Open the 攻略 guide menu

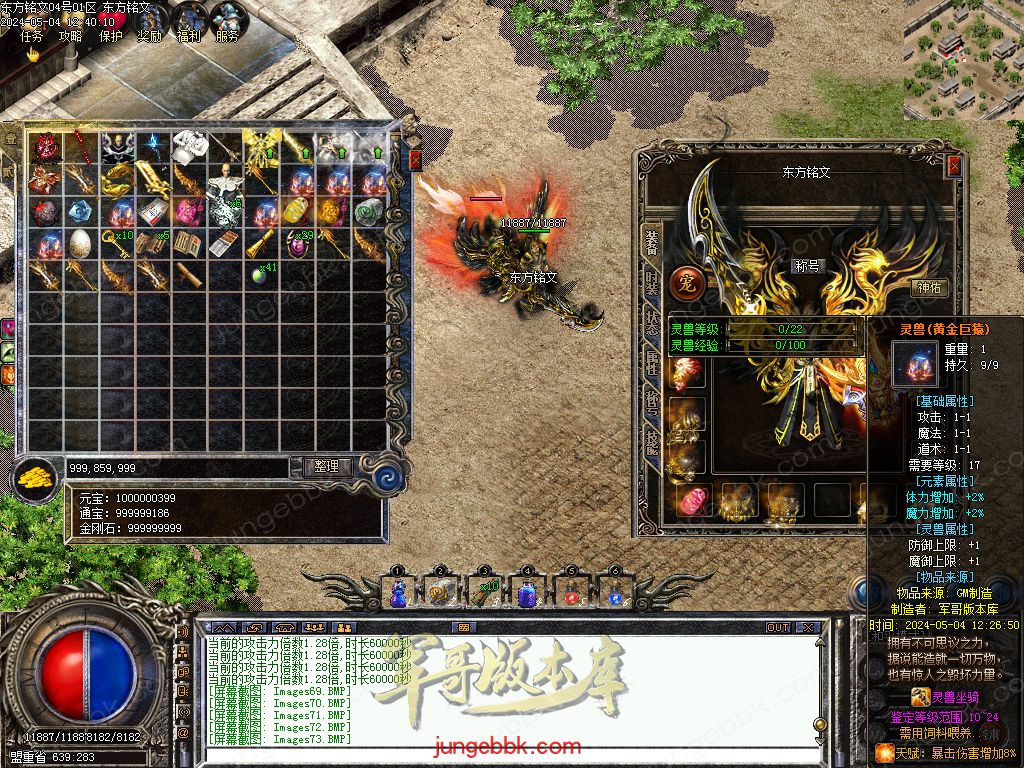70,37
